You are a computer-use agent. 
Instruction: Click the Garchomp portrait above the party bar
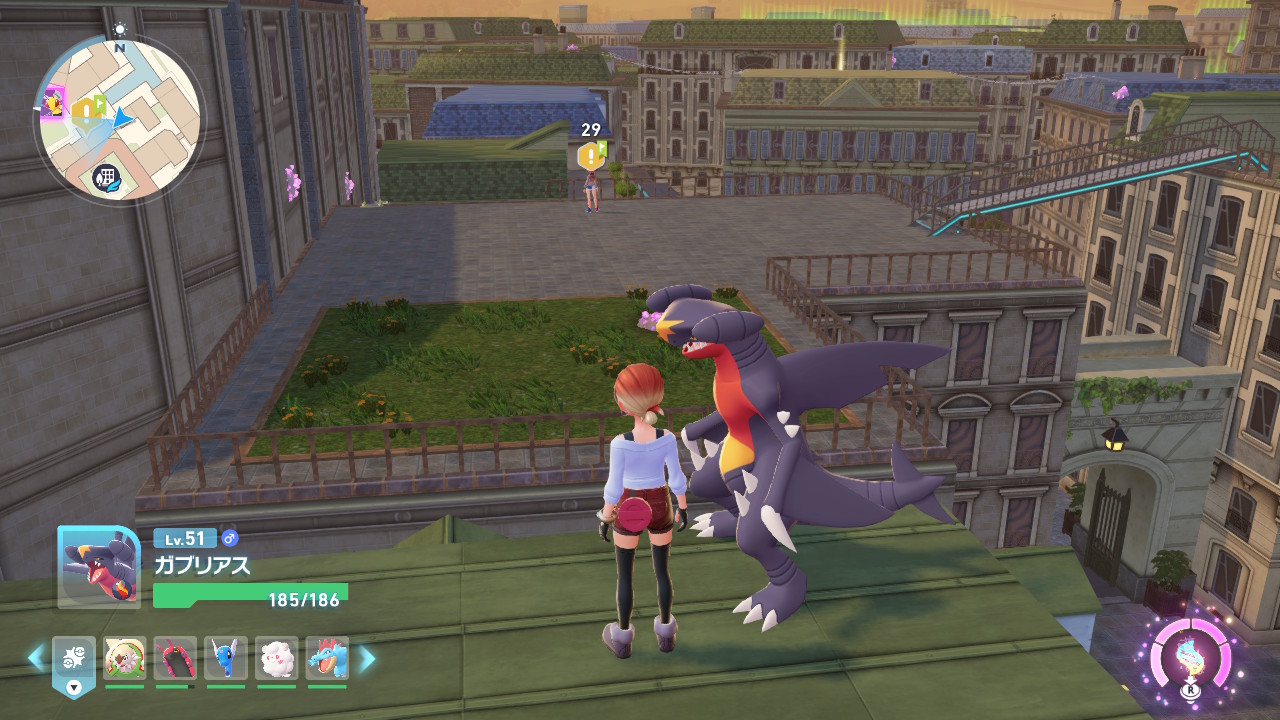pos(98,567)
